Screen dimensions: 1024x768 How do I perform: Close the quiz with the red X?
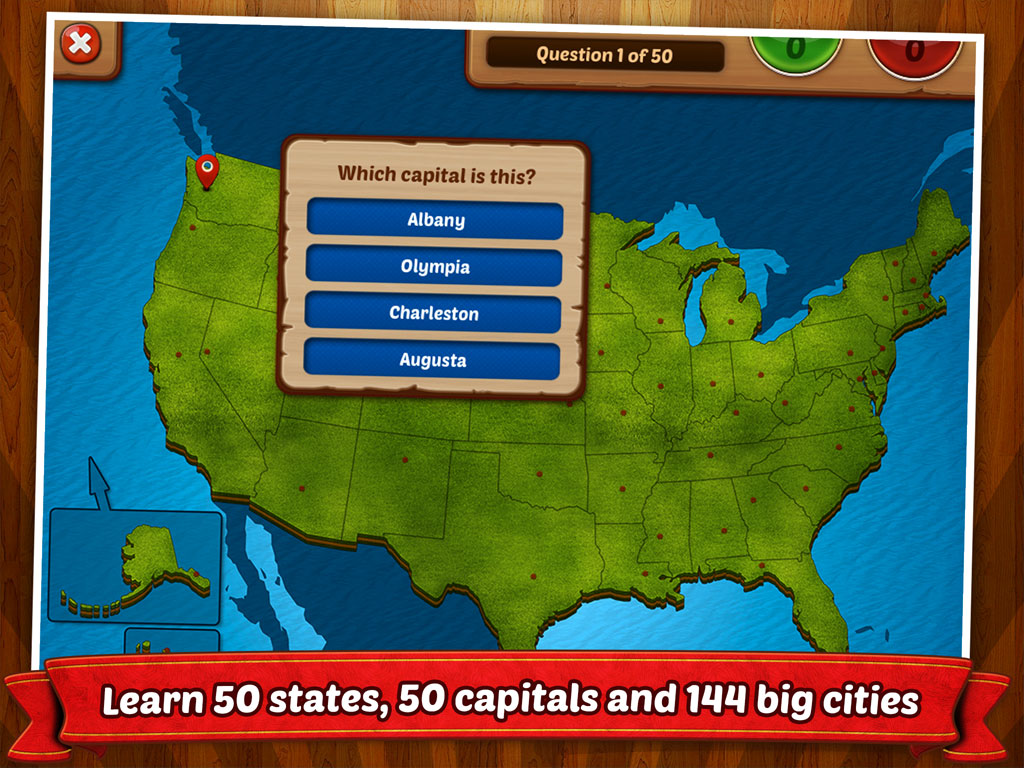point(81,45)
